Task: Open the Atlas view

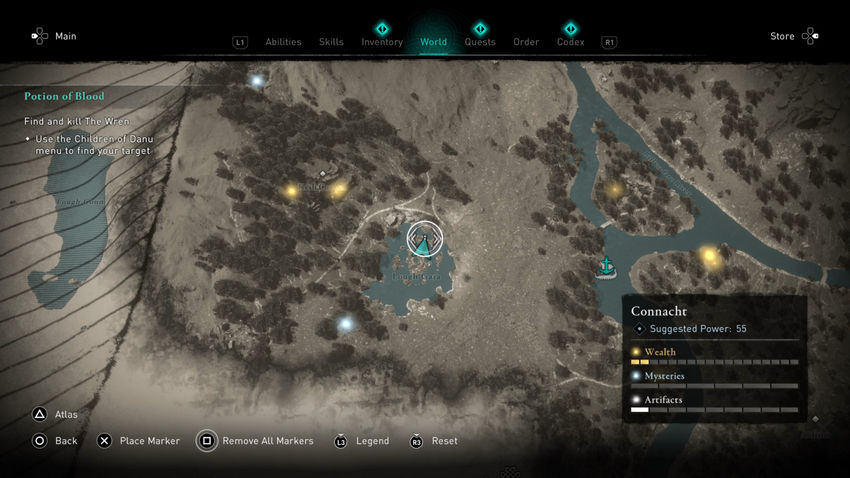Action: pos(56,414)
